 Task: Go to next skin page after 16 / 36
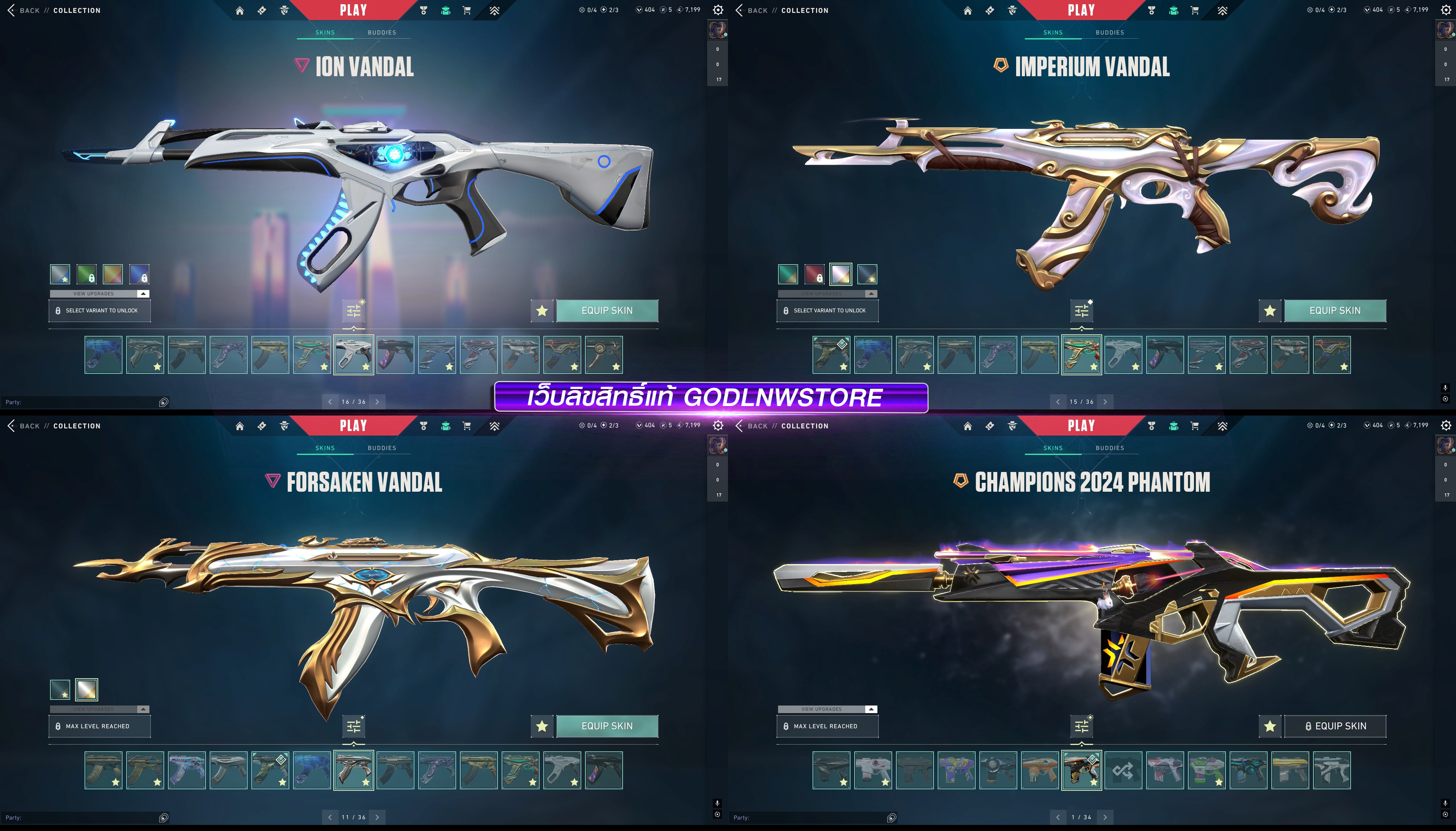(x=377, y=402)
